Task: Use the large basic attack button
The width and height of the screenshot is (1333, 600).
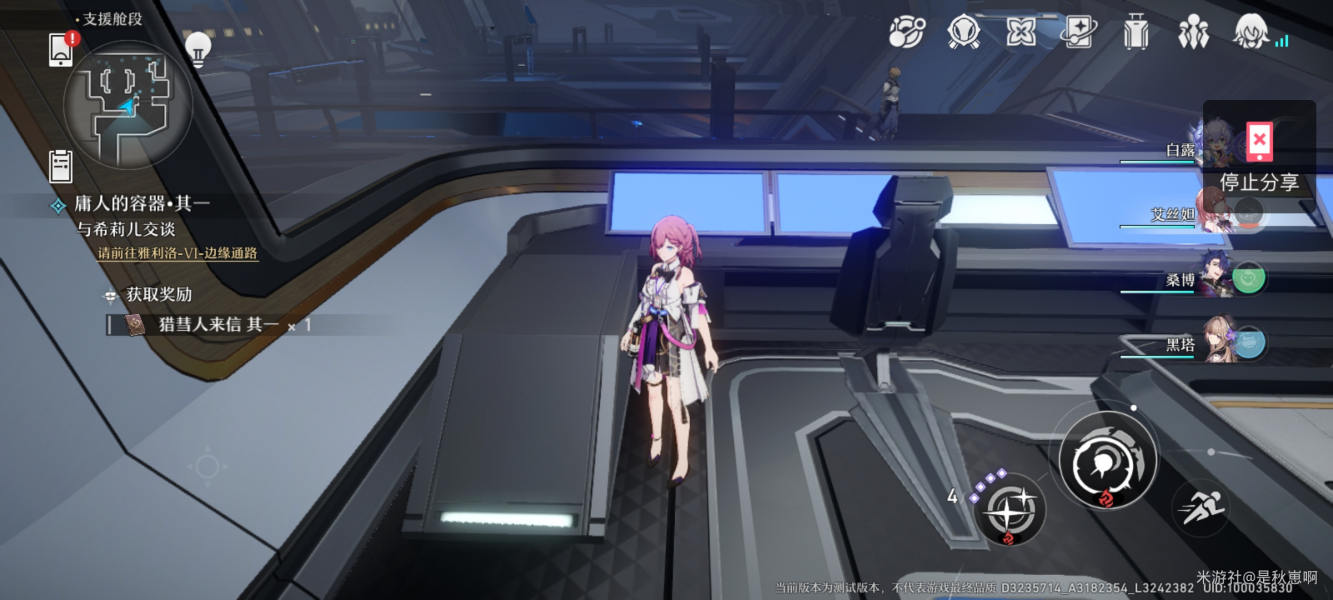Action: click(1107, 459)
